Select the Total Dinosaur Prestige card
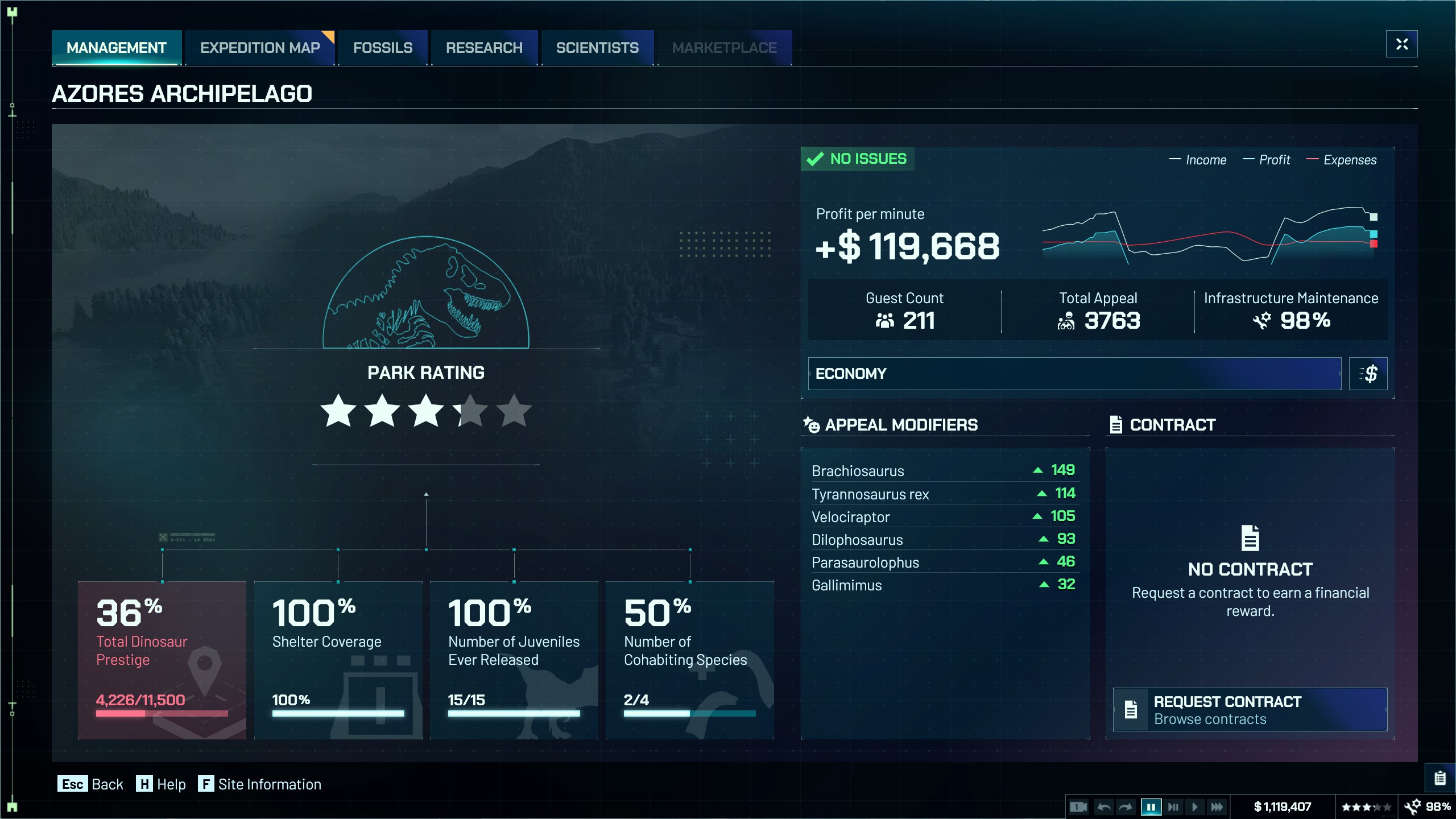Viewport: 1456px width, 819px height. tap(162, 660)
